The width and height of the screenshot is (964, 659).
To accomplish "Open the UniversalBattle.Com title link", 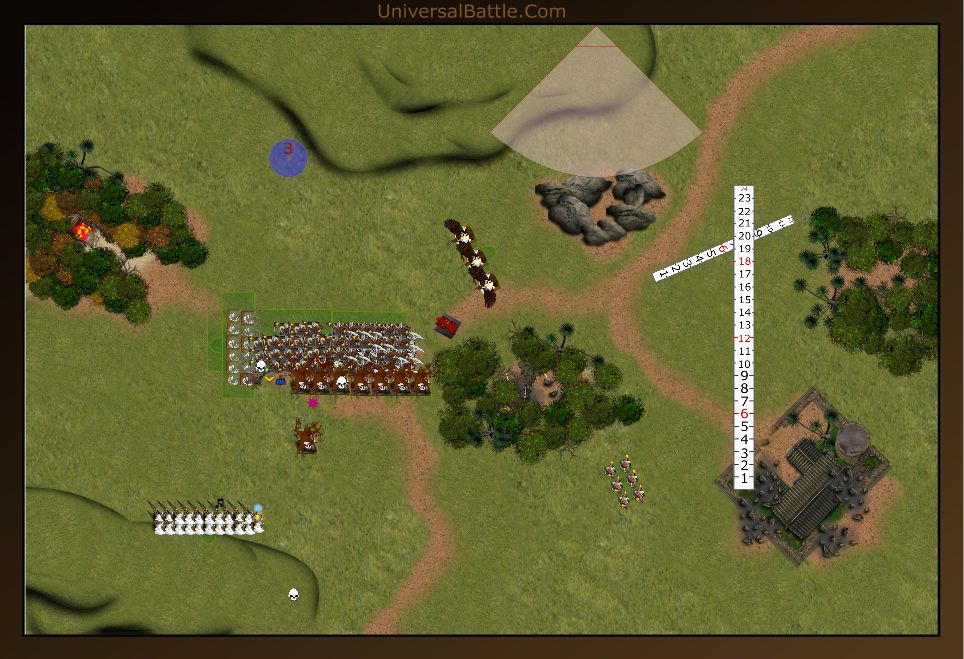I will tap(471, 12).
